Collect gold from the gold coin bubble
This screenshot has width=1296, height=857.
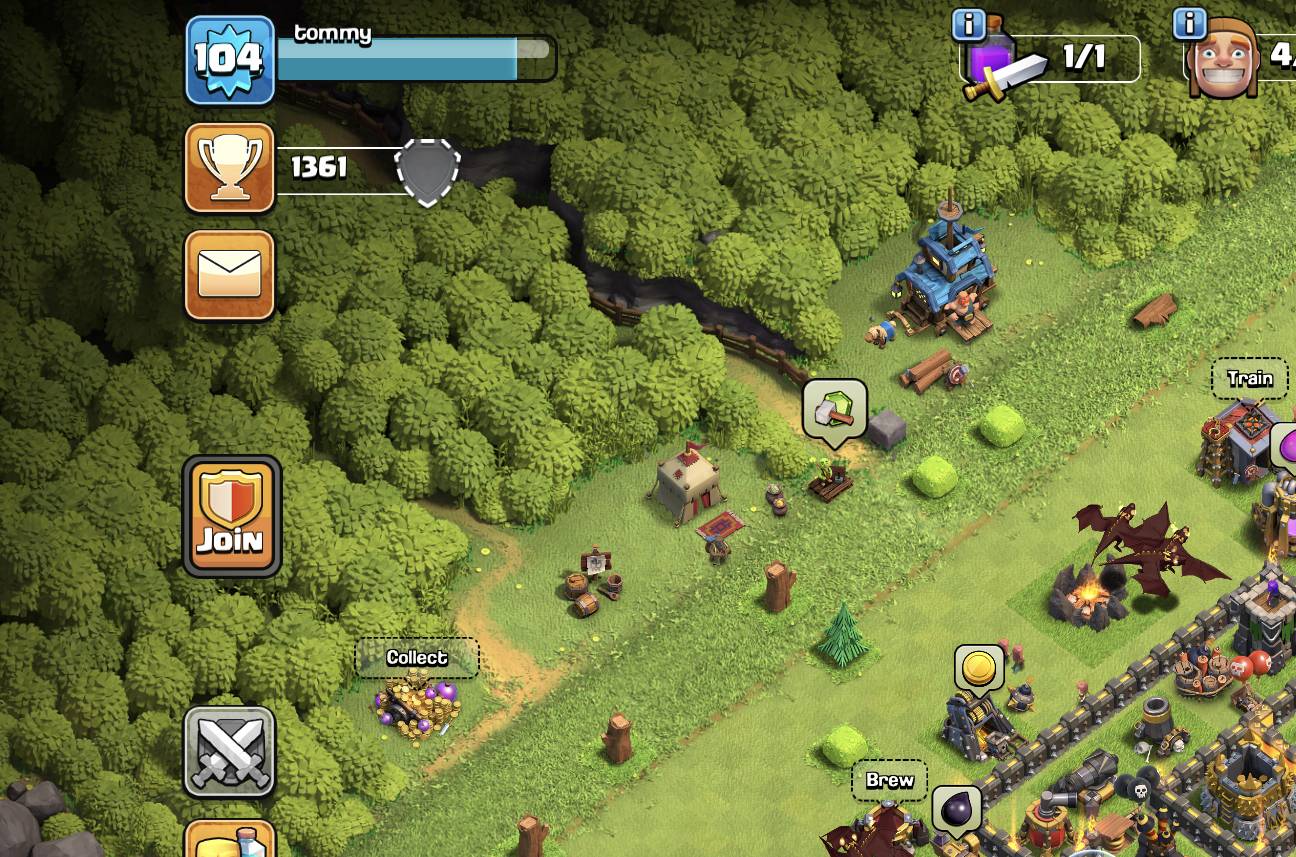tap(979, 668)
